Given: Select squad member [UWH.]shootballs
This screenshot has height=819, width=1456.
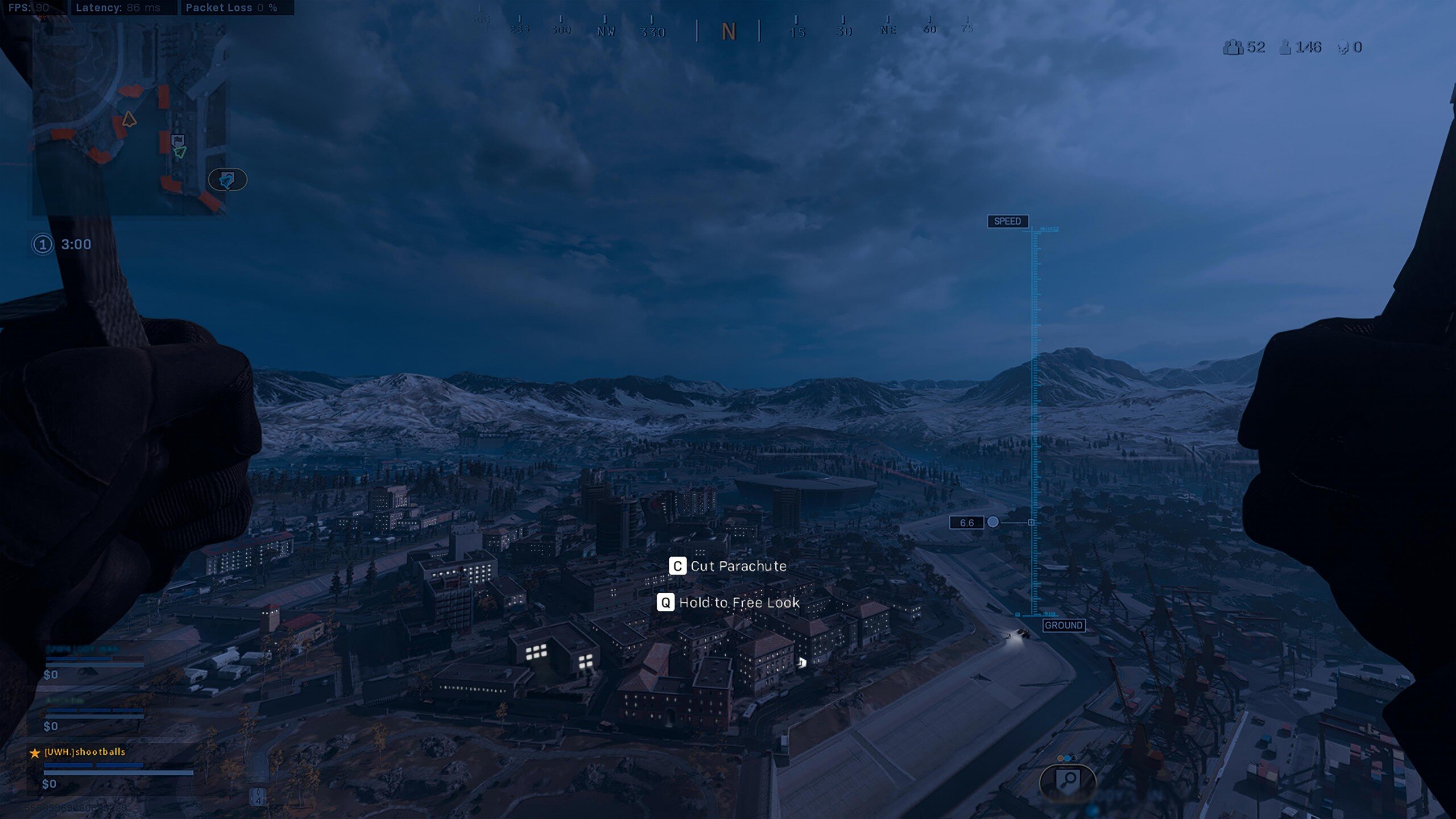Looking at the screenshot, I should pyautogui.click(x=85, y=752).
